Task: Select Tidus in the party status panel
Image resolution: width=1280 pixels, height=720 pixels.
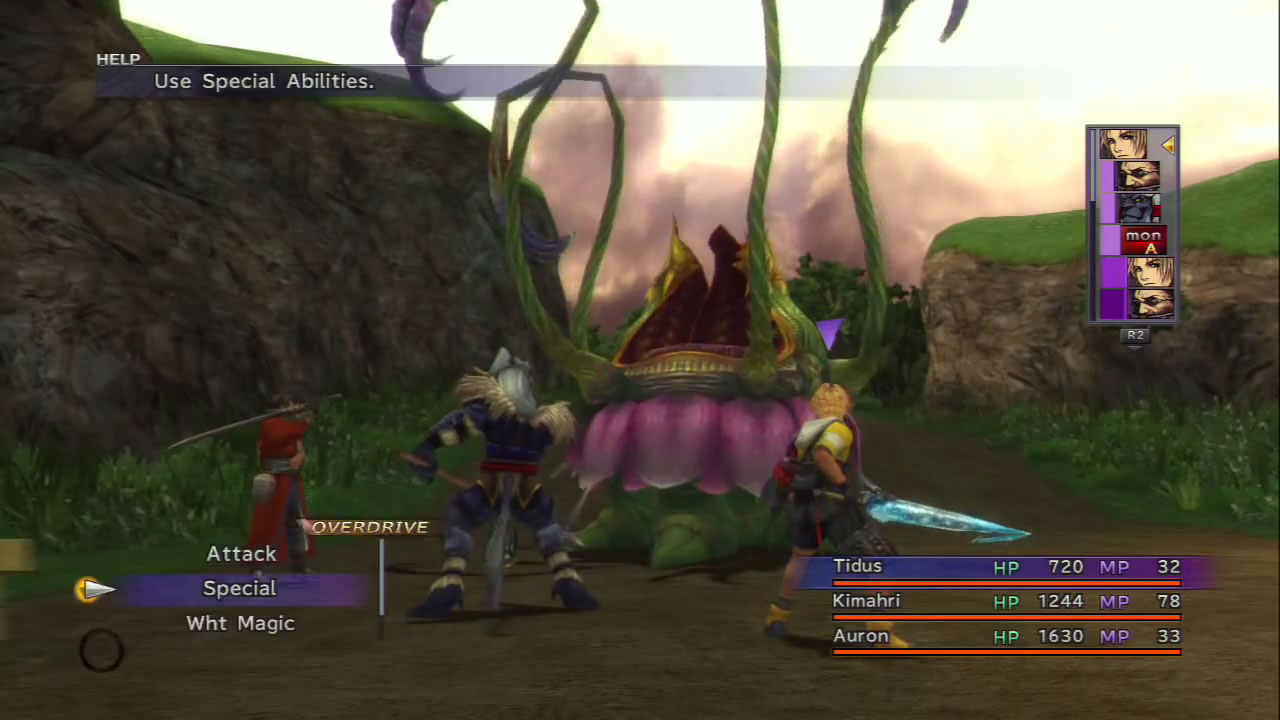Action: (1006, 568)
